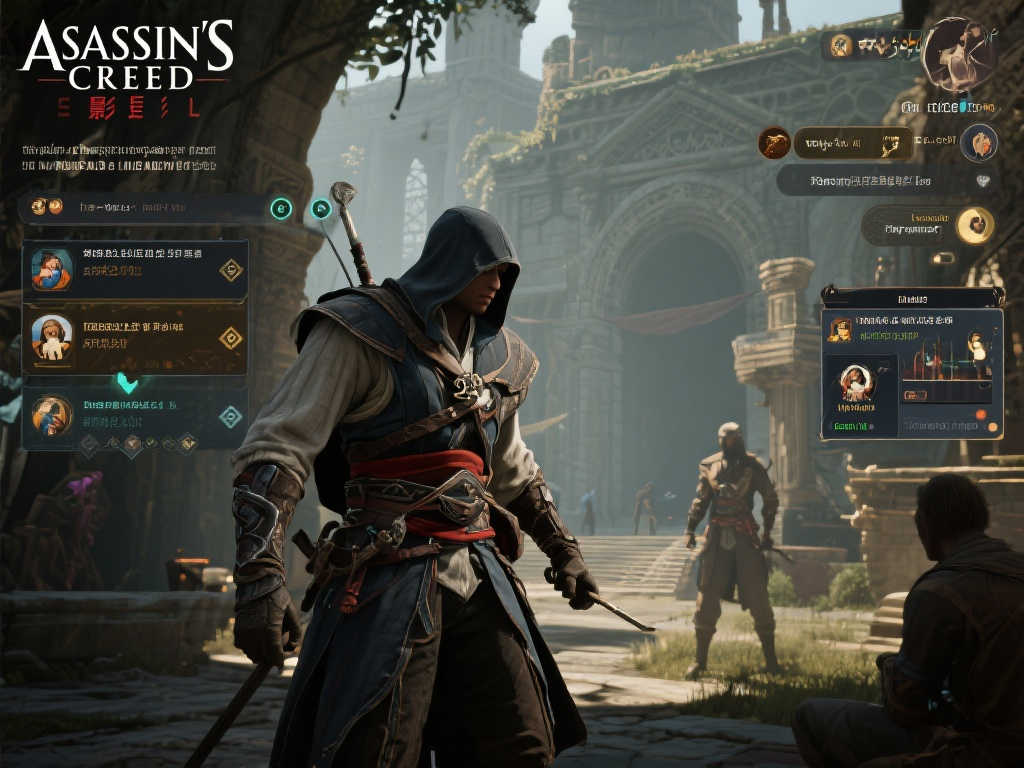The image size is (1024, 768).
Task: Click the small gold icon in the top bar
Action: [x=841, y=44]
